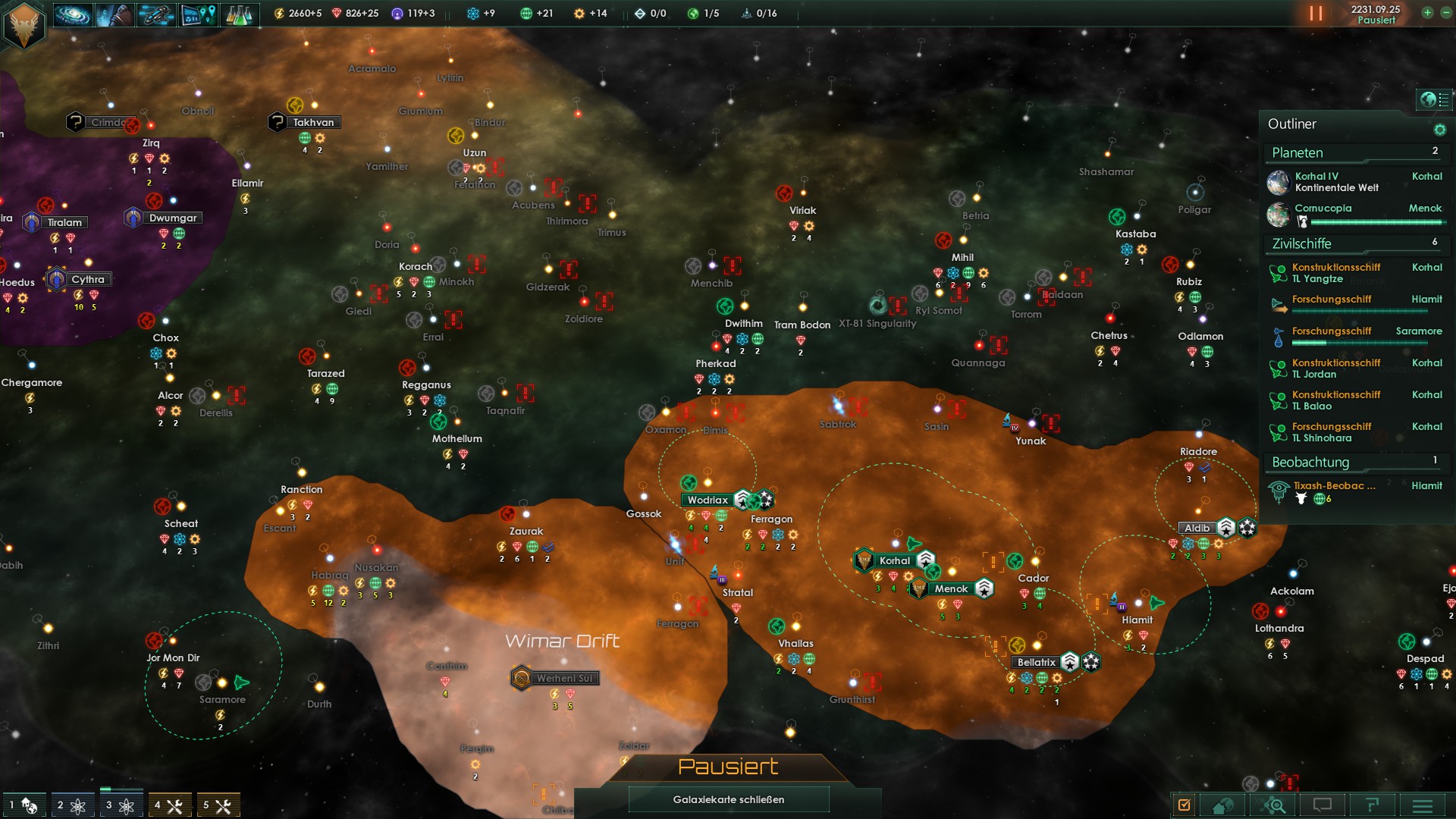The height and width of the screenshot is (819, 1456).
Task: Open the chat speech bubble button
Action: tap(1322, 805)
